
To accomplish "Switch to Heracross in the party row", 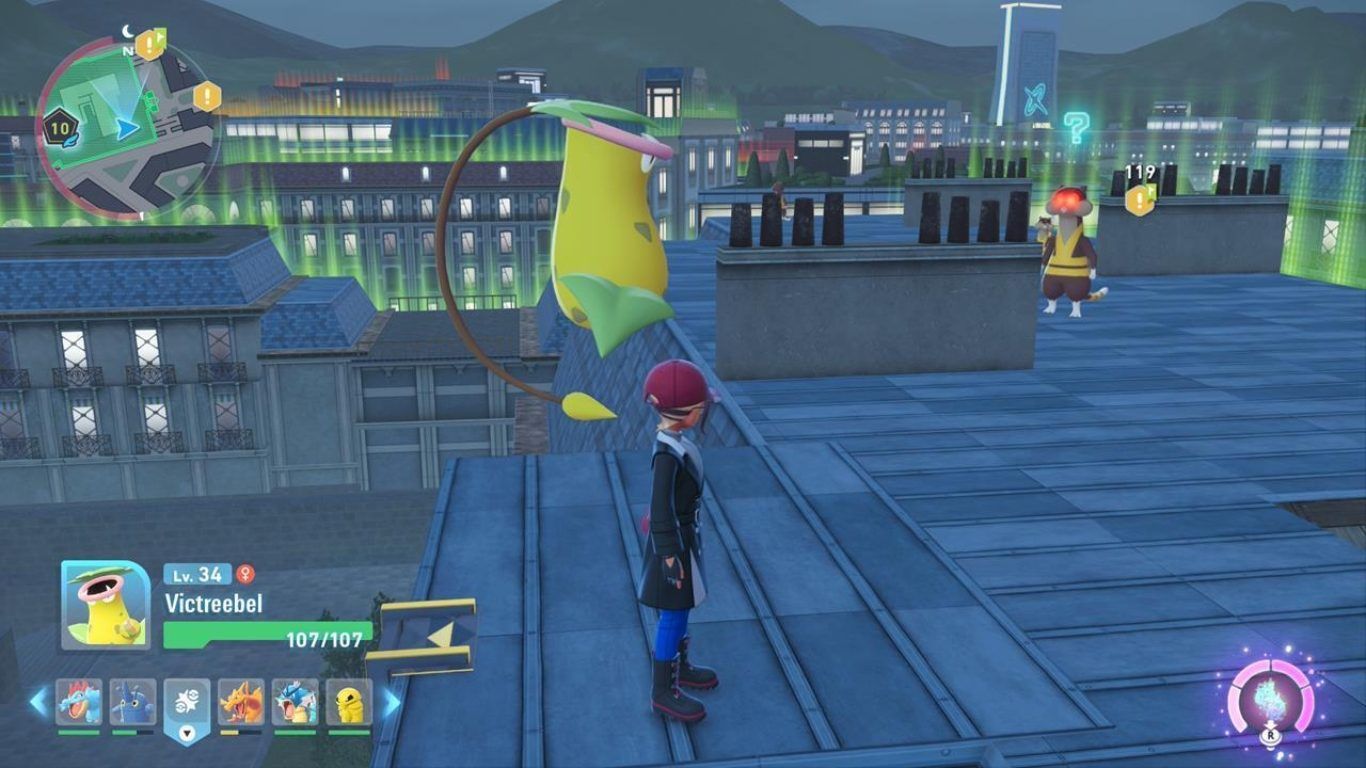I will pos(132,702).
